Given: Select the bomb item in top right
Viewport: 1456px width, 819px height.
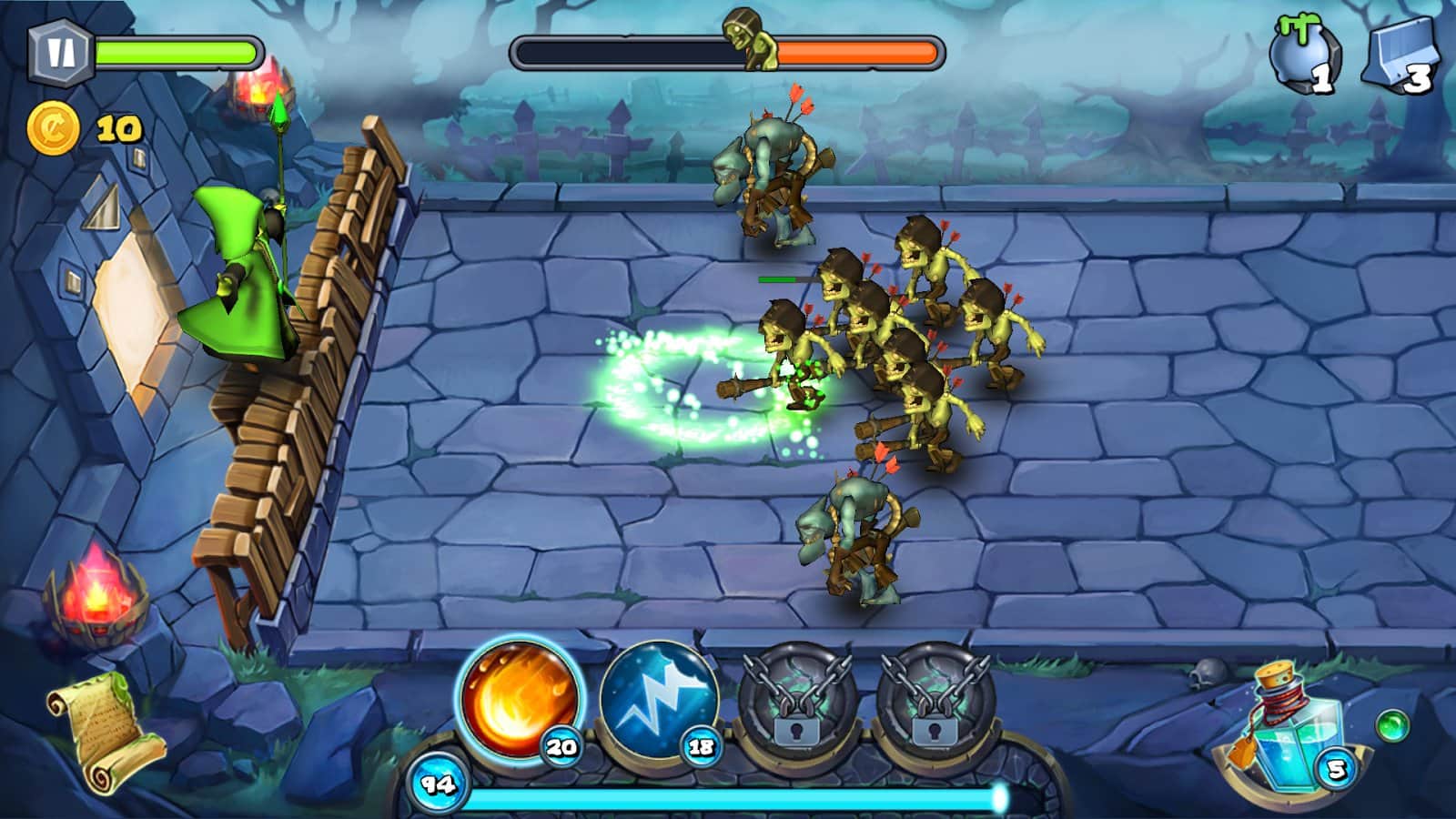Looking at the screenshot, I should tap(1300, 50).
